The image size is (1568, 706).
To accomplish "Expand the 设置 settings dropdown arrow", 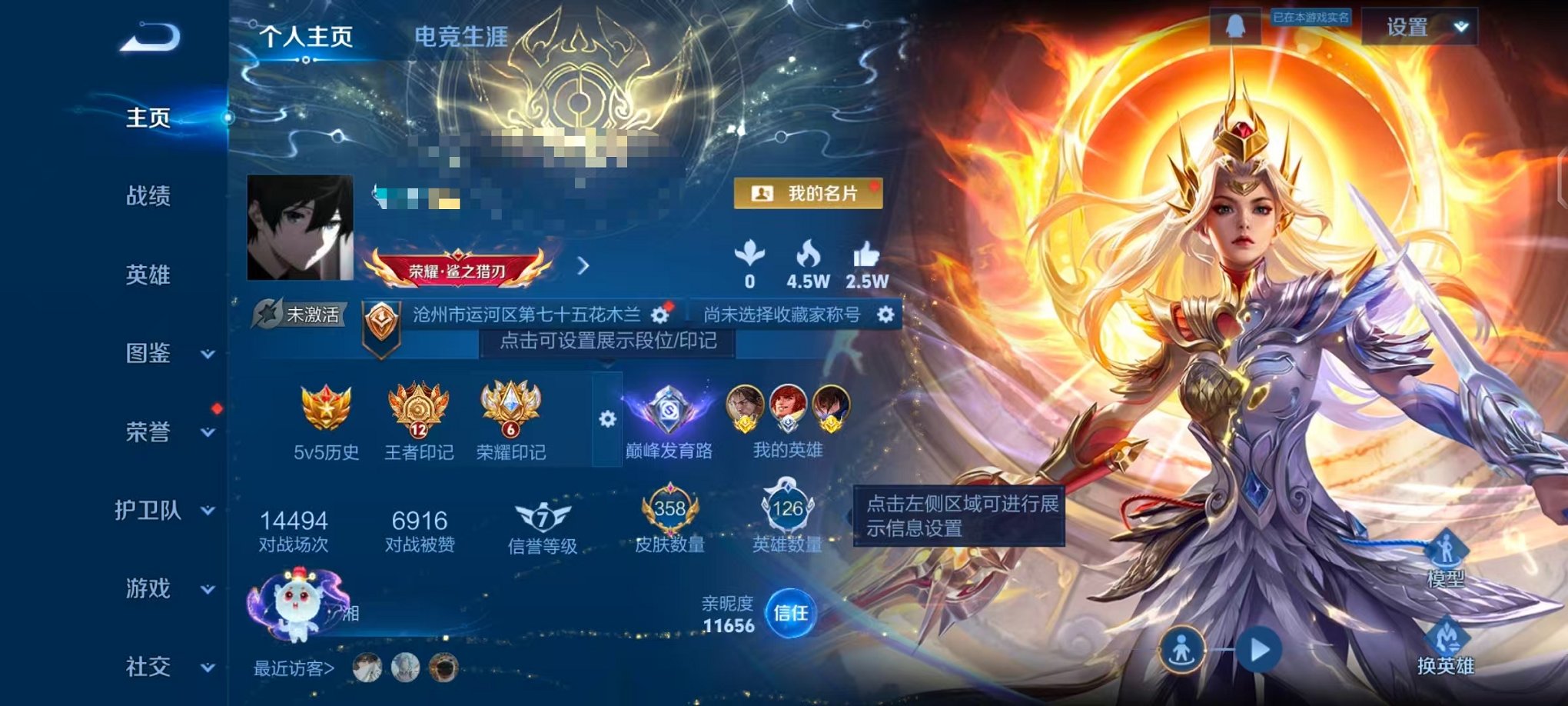I will tap(1458, 25).
